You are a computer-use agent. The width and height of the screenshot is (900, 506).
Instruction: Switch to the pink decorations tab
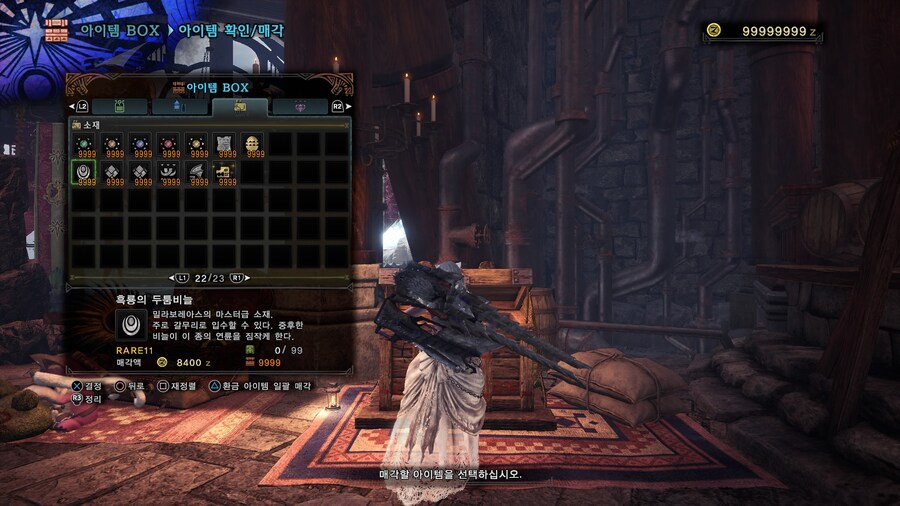(299, 106)
